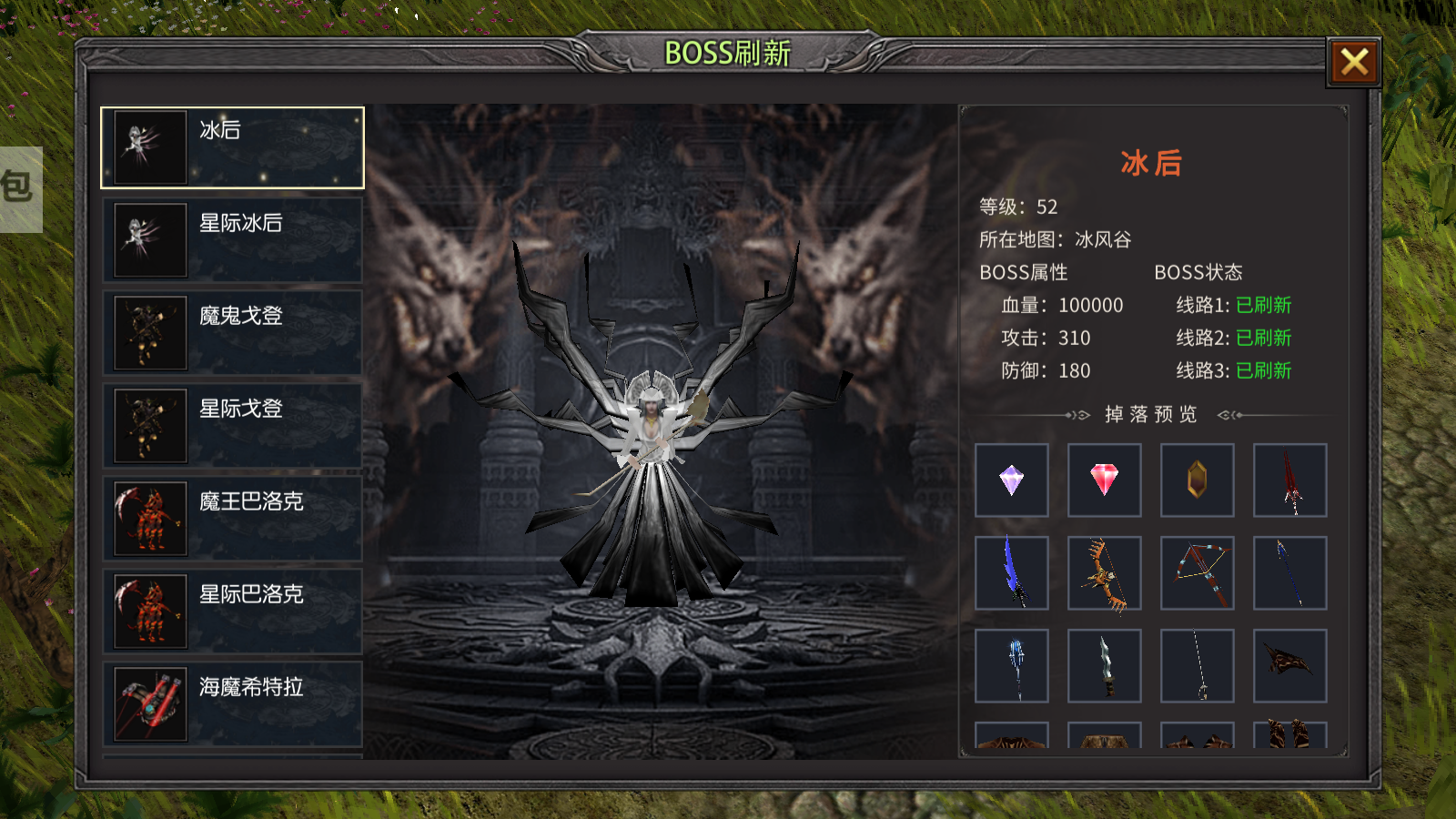Click the dark cloak drop icon
Viewport: 1456px width, 819px height.
click(1289, 666)
